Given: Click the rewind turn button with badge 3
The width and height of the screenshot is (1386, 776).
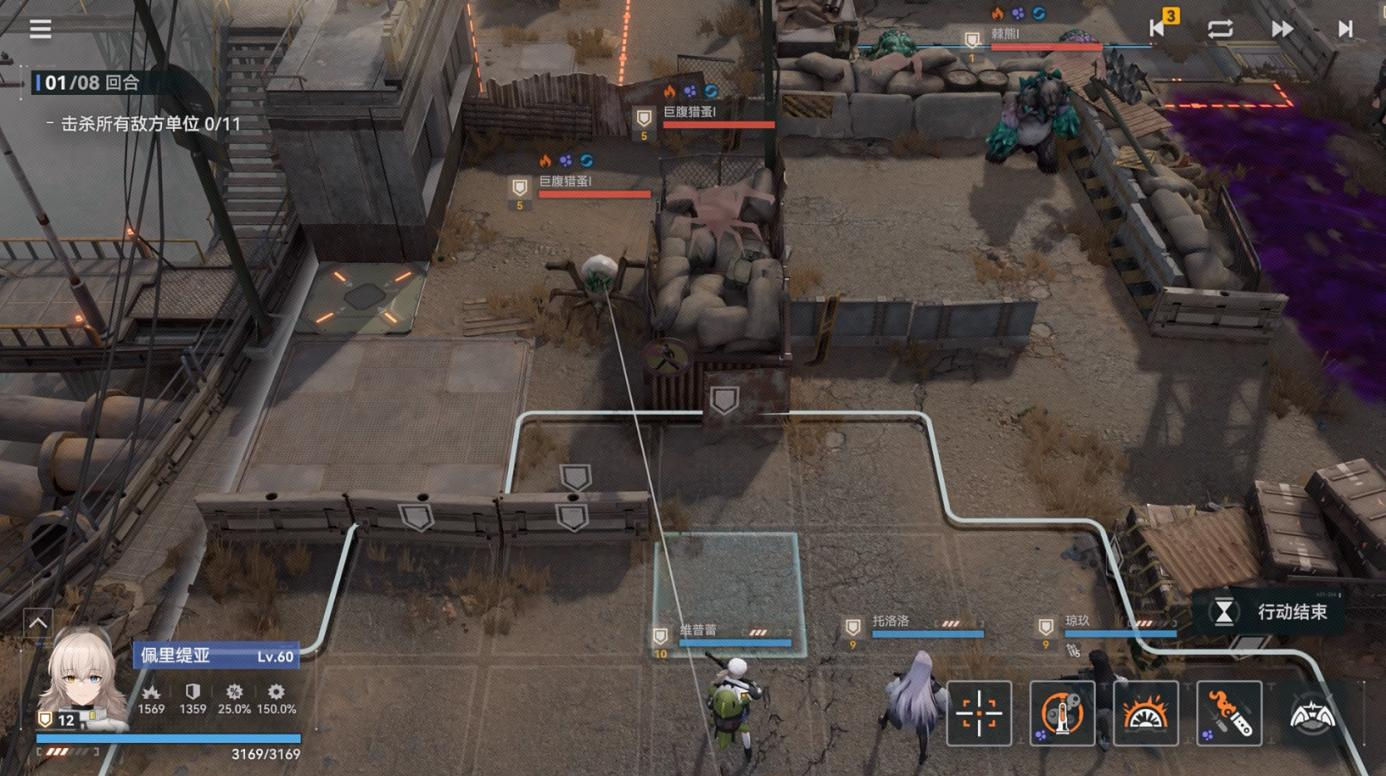Looking at the screenshot, I should coord(1159,28).
